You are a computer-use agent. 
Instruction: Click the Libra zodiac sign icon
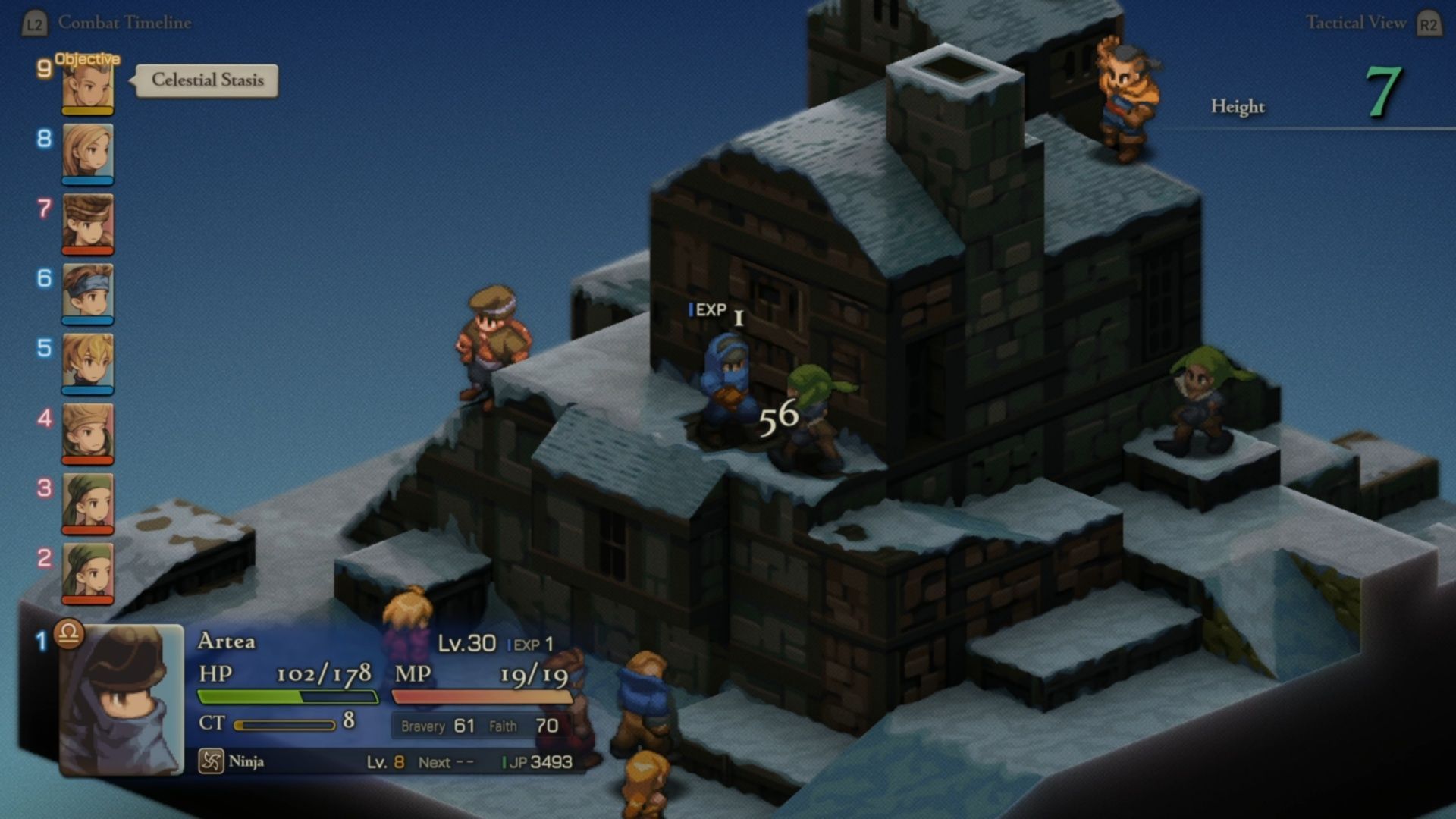coord(68,632)
